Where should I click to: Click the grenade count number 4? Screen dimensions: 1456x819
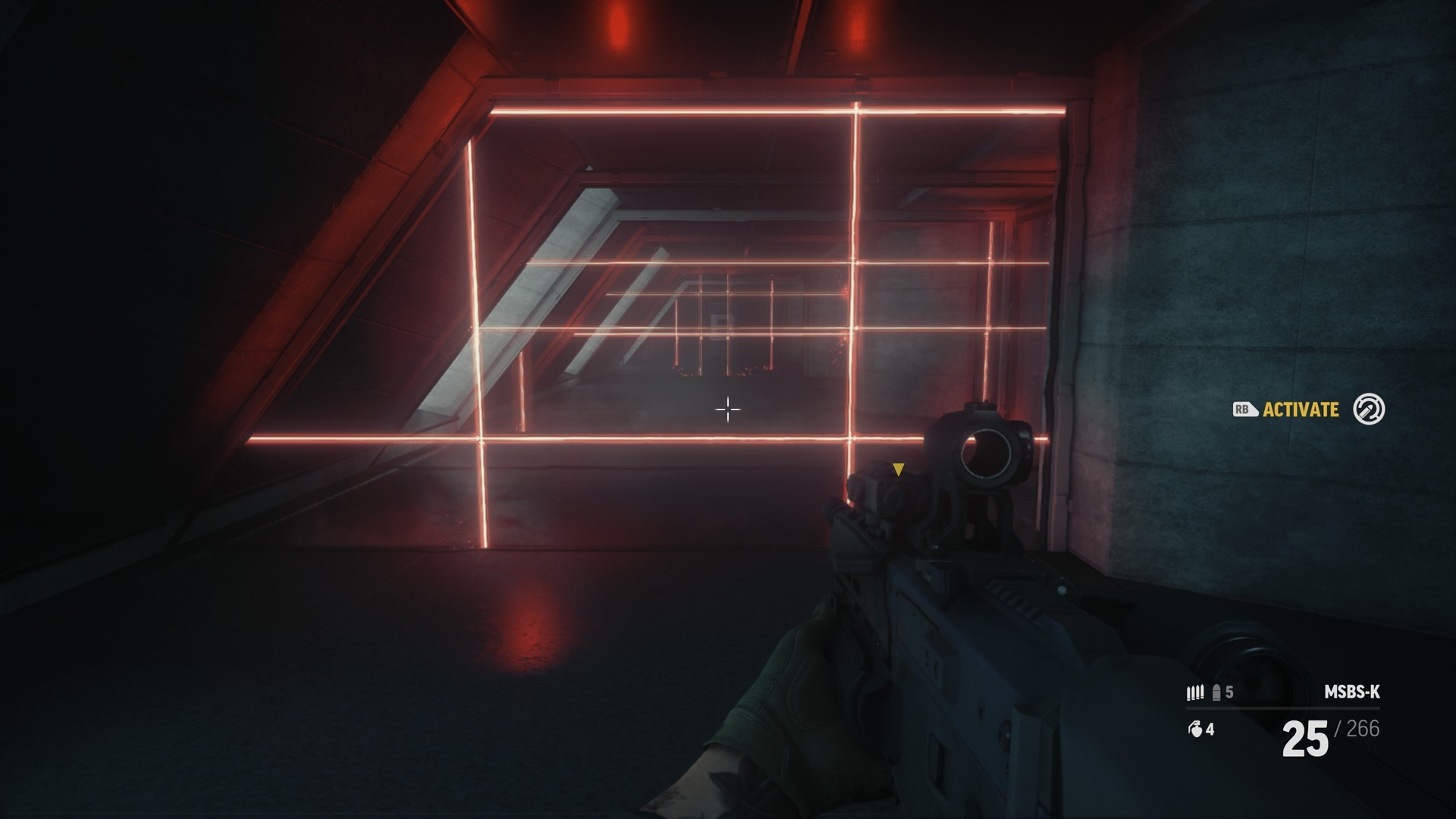(x=1211, y=730)
